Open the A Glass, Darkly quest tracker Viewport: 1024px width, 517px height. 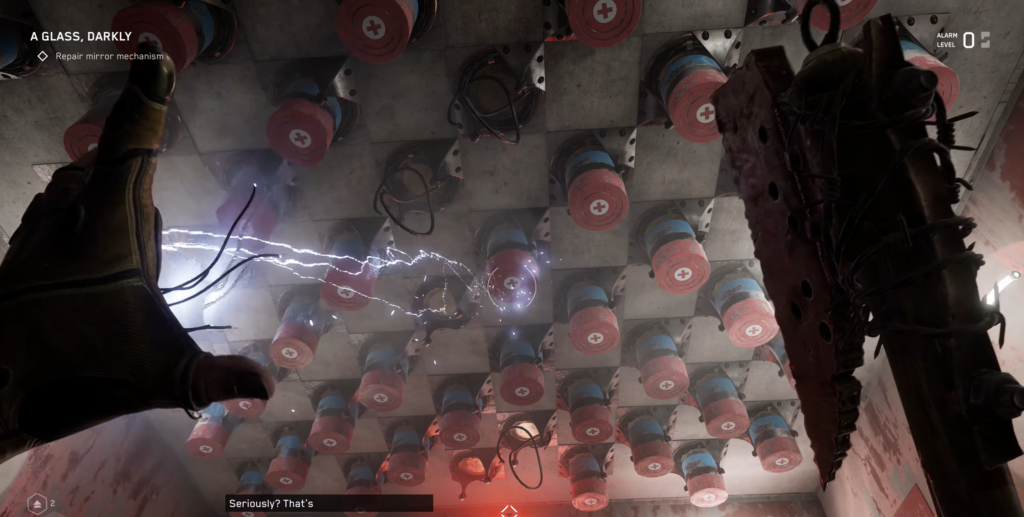(x=81, y=37)
